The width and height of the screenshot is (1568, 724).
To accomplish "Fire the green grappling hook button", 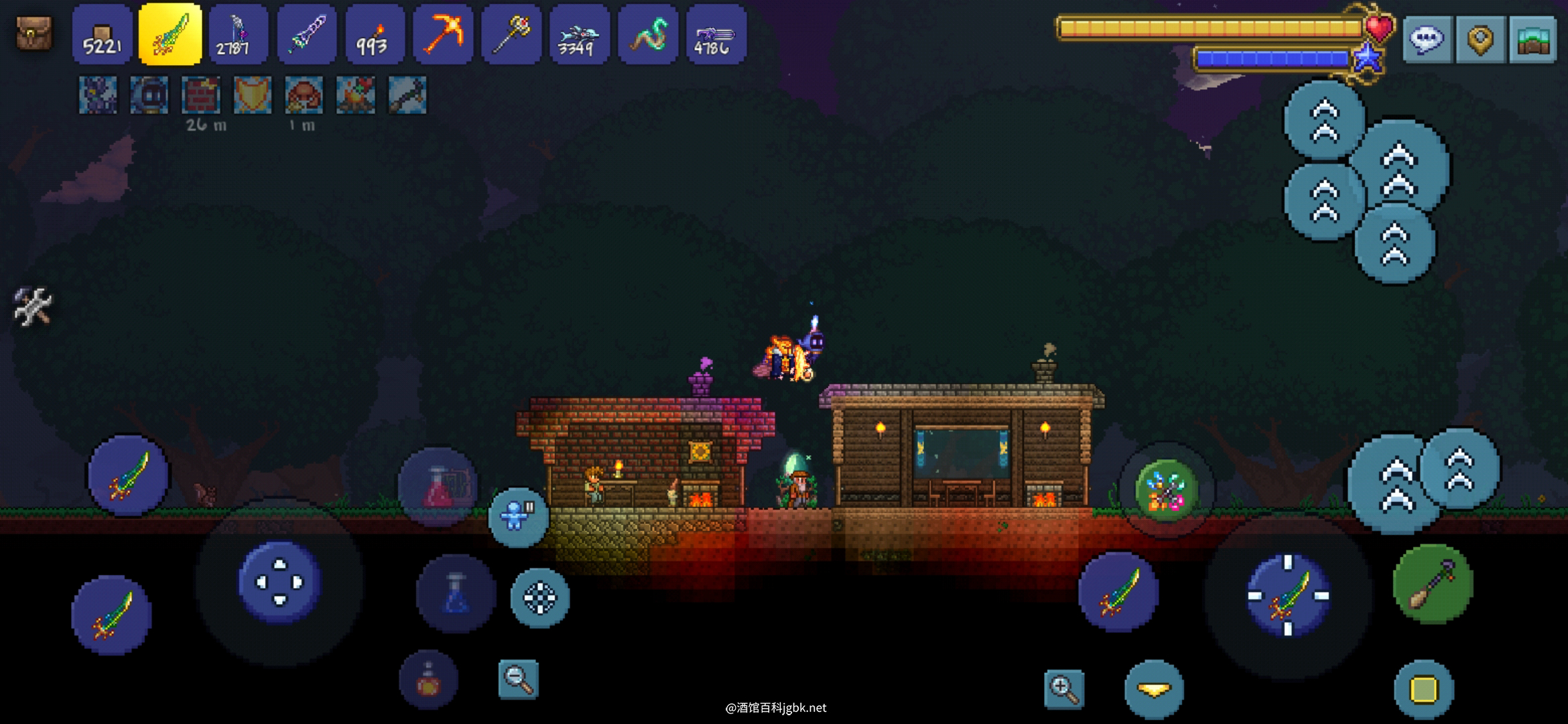I will 1432,585.
